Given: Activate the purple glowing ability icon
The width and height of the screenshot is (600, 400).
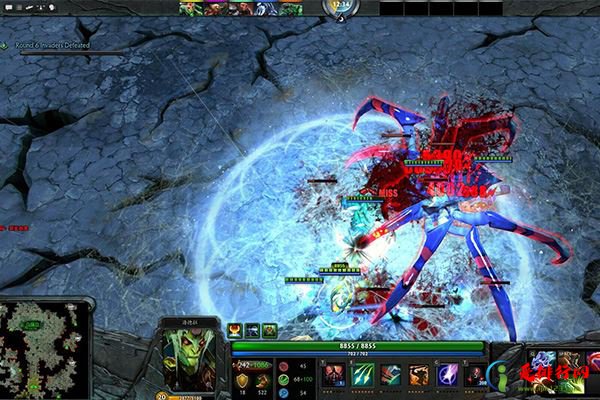Looking at the screenshot, I should (448, 375).
